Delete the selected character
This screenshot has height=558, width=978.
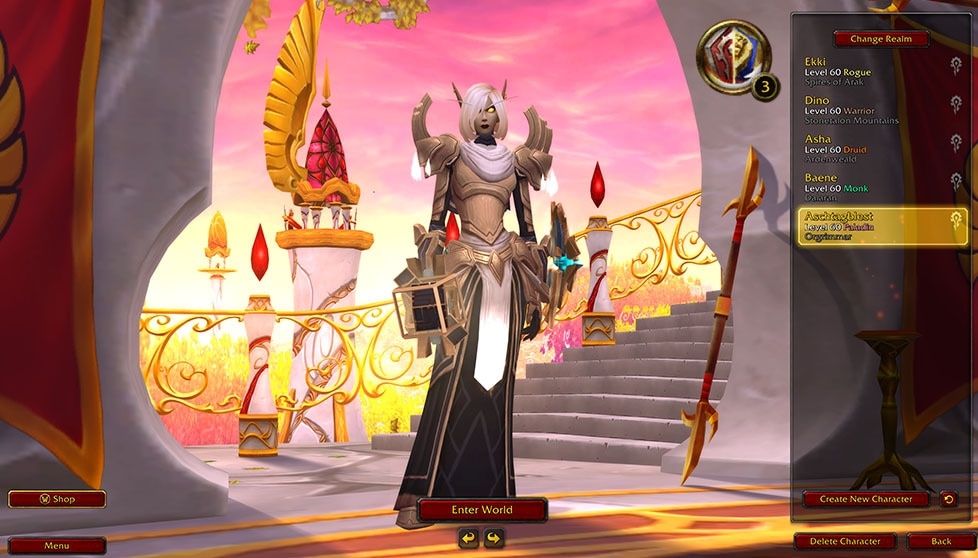(x=846, y=542)
